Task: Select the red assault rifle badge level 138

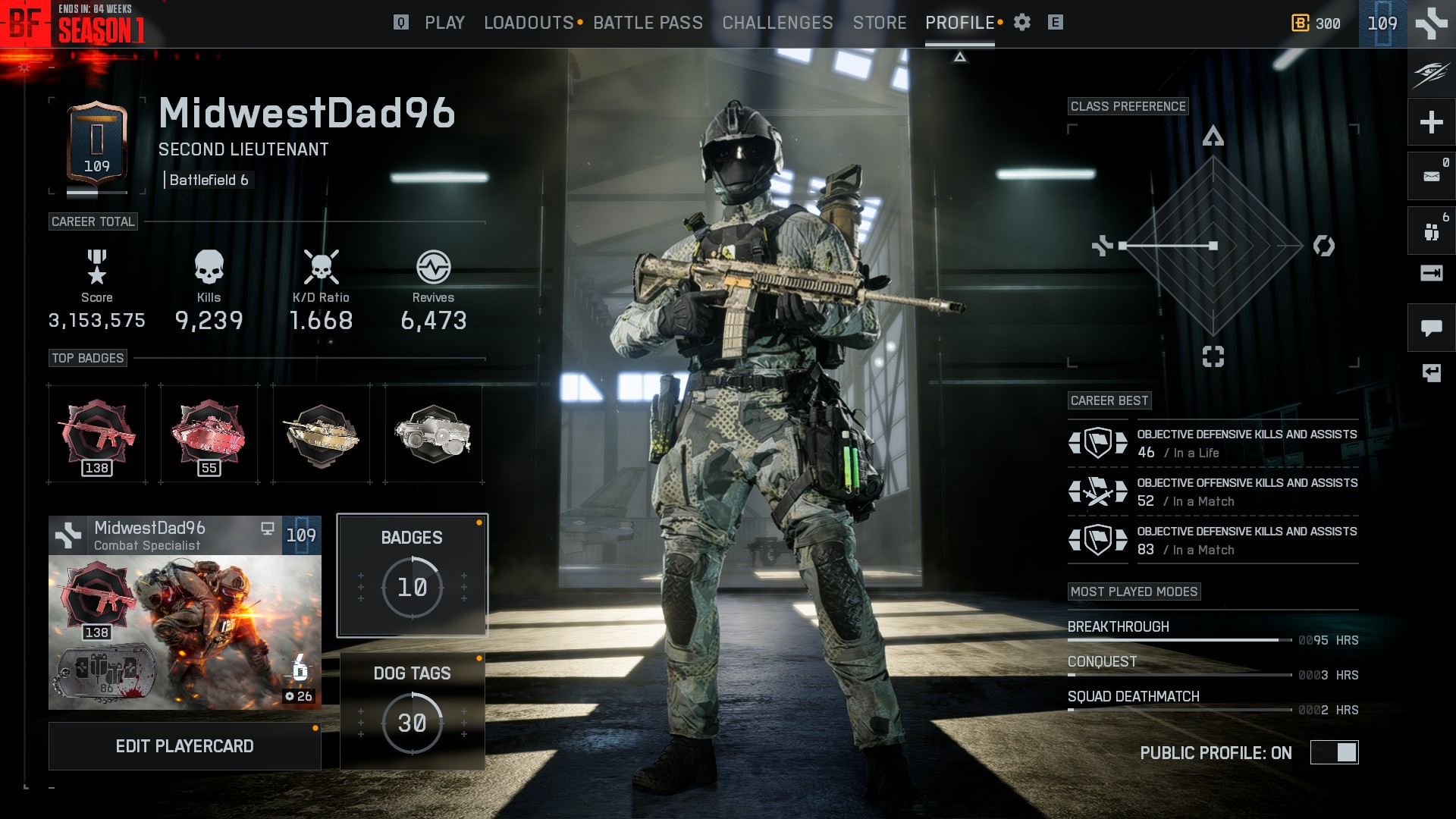Action: (x=97, y=434)
